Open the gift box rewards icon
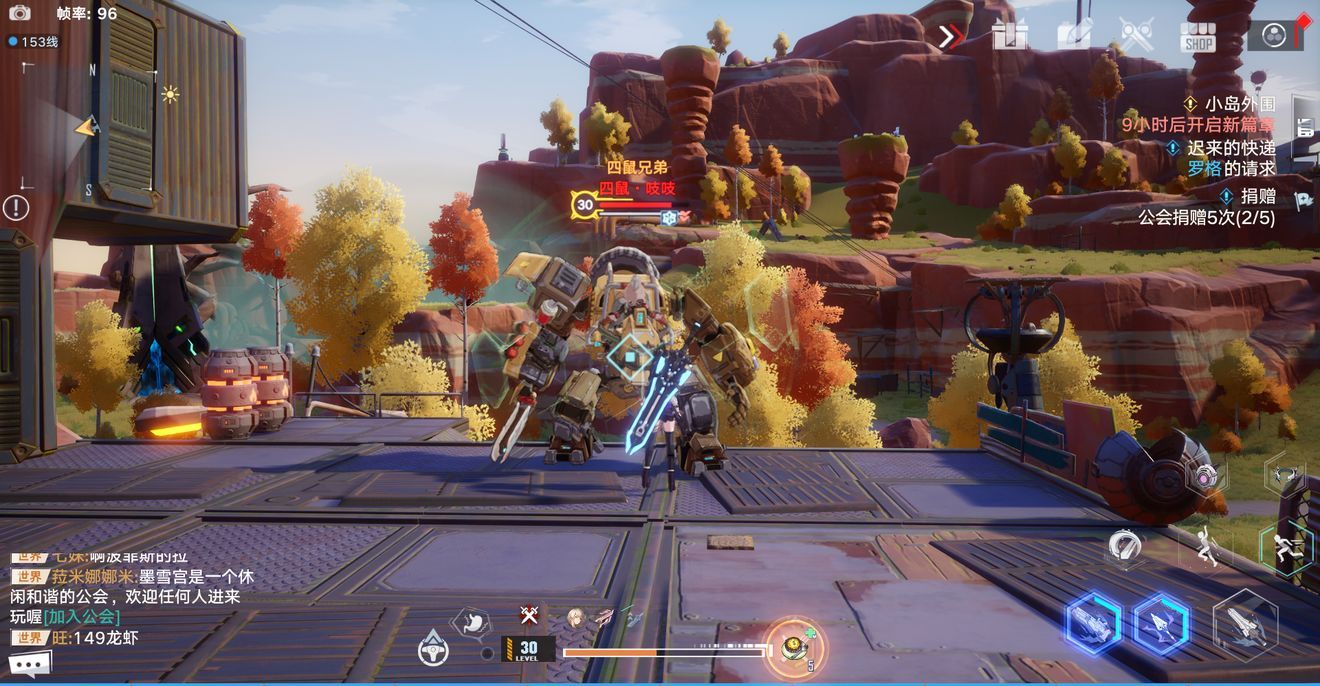The height and width of the screenshot is (686, 1320). [1010, 36]
